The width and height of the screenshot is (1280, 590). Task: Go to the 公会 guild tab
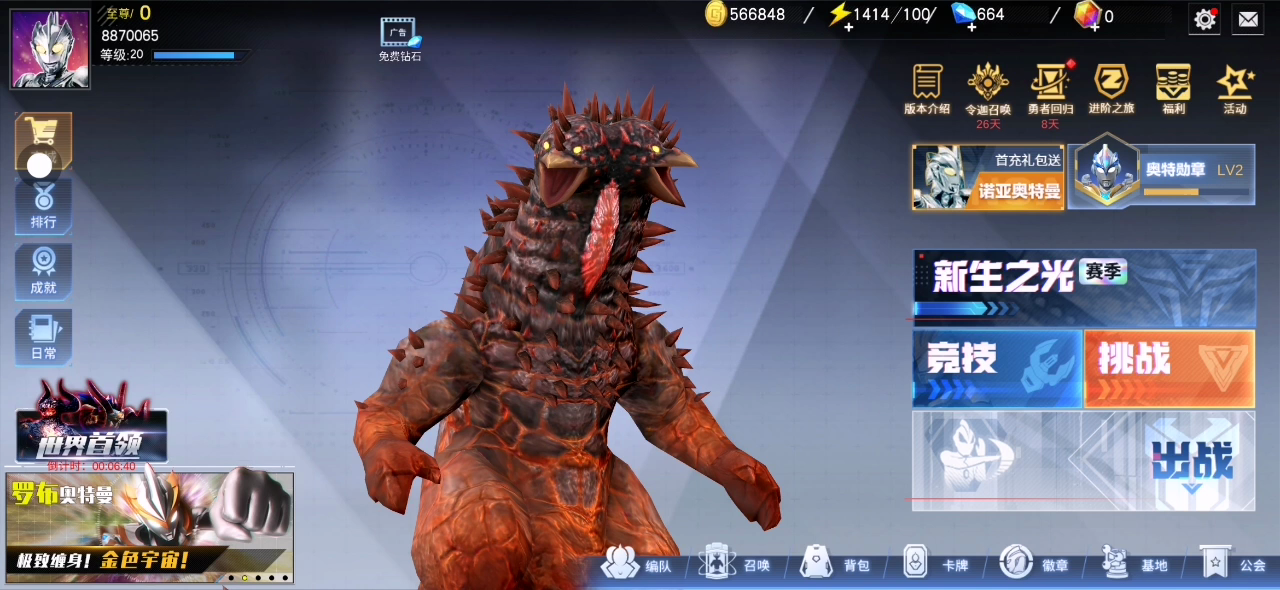[1234, 564]
